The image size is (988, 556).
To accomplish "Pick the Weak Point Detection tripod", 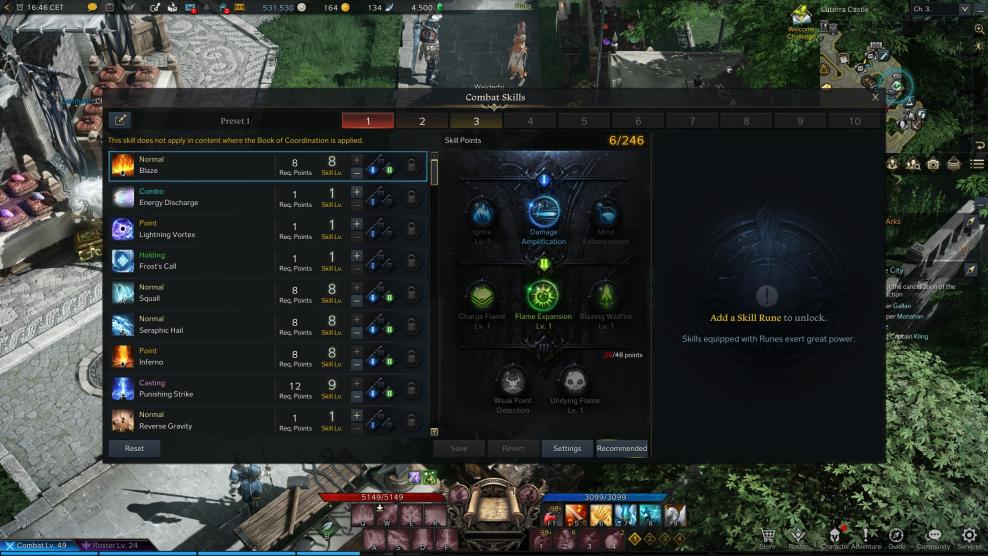I will [512, 382].
